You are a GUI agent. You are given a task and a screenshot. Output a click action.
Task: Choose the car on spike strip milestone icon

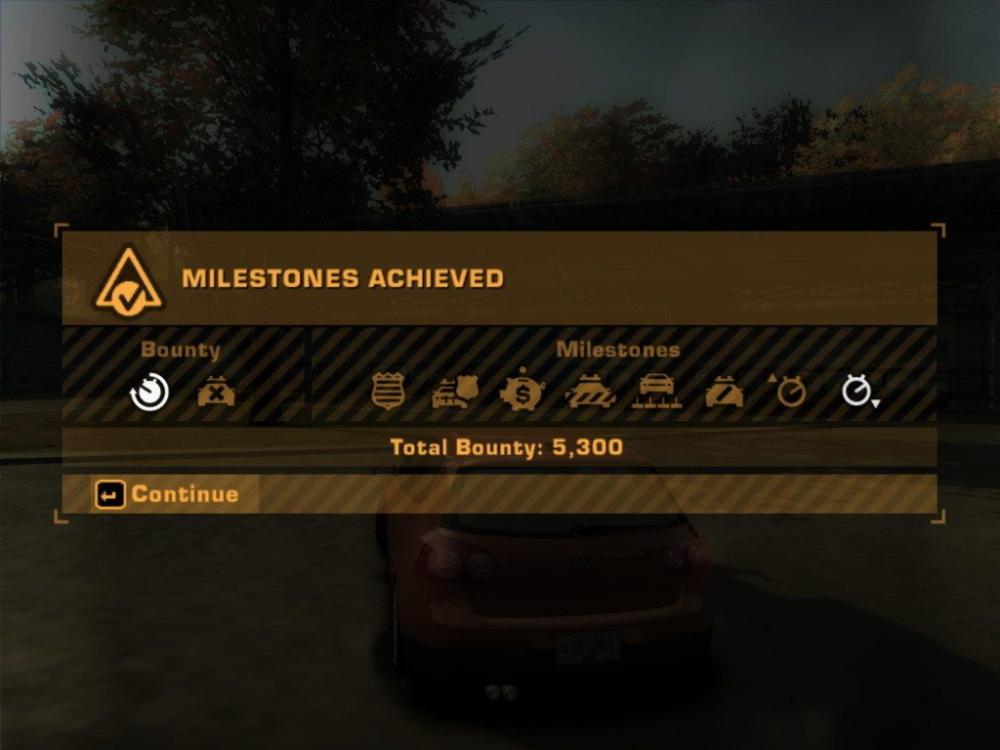657,392
